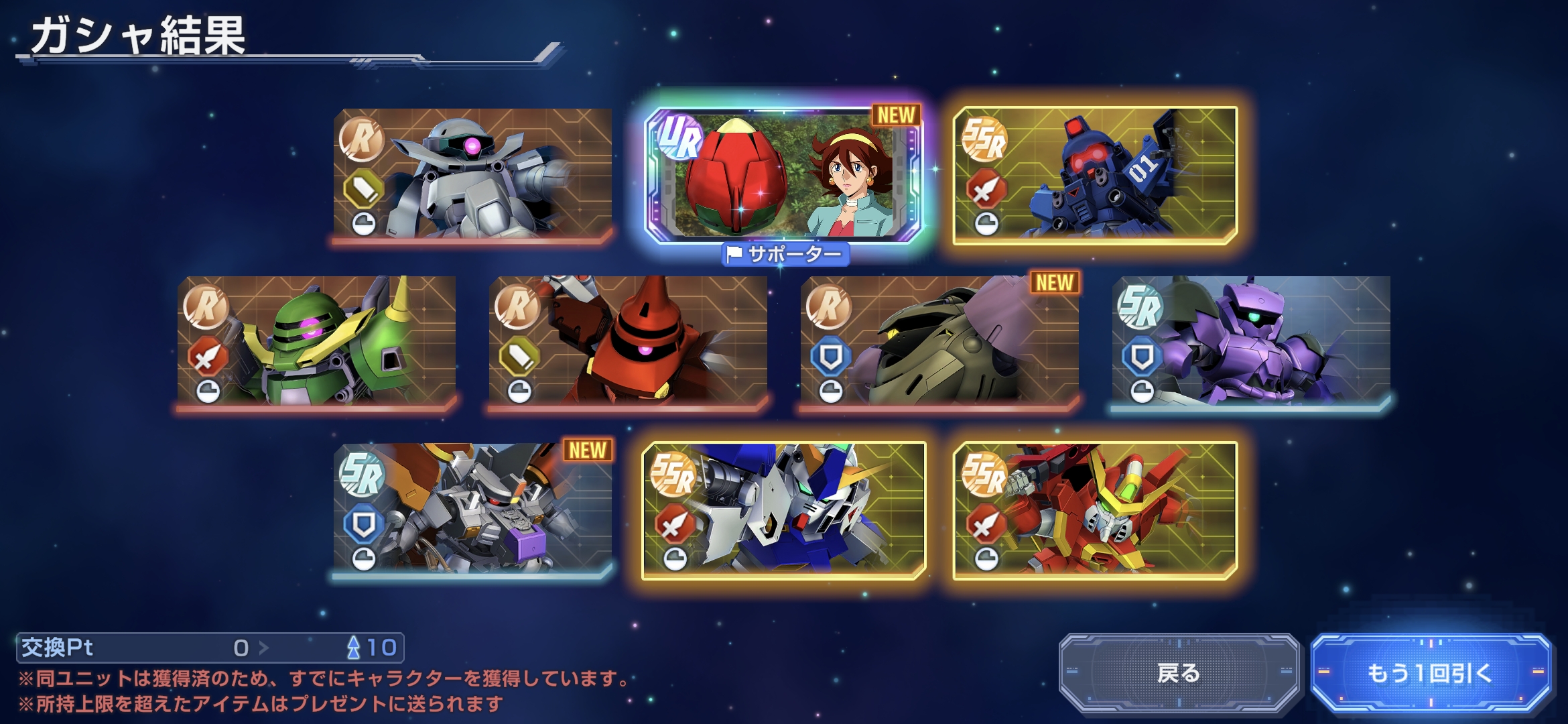Select the olive R unit card marked NEW
This screenshot has width=1568, height=724.
939,341
